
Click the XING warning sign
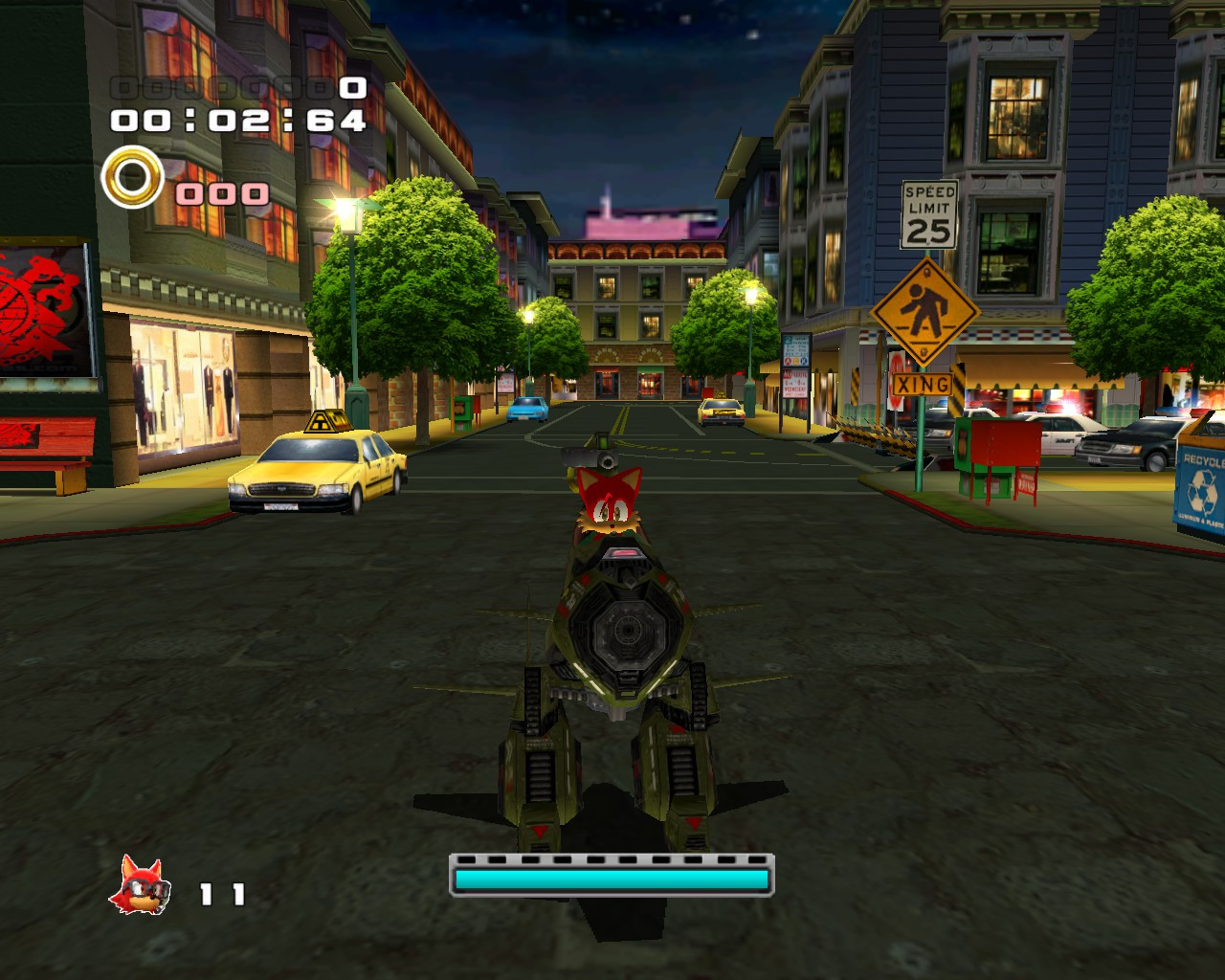click(x=922, y=385)
